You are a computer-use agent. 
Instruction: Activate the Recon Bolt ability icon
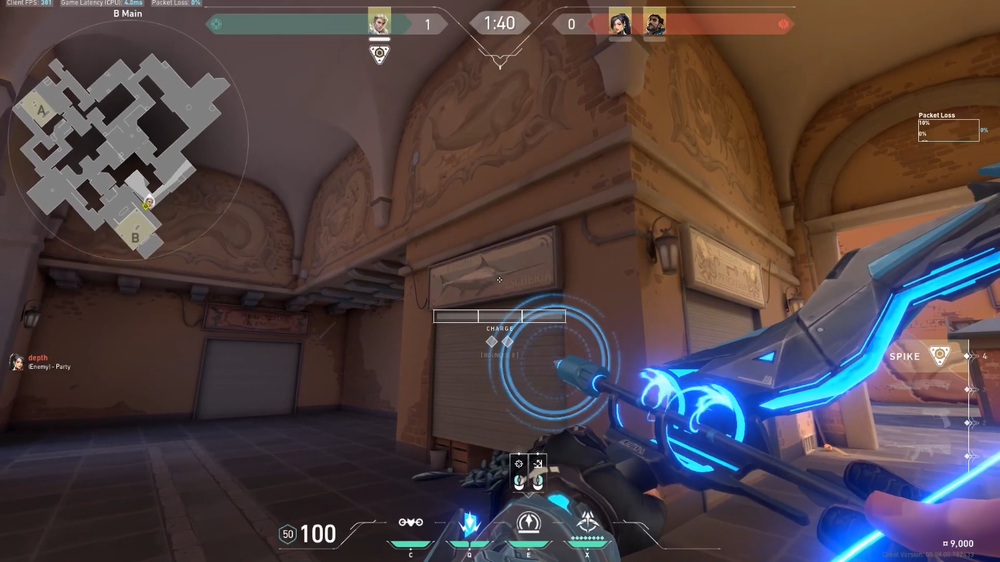click(x=528, y=523)
